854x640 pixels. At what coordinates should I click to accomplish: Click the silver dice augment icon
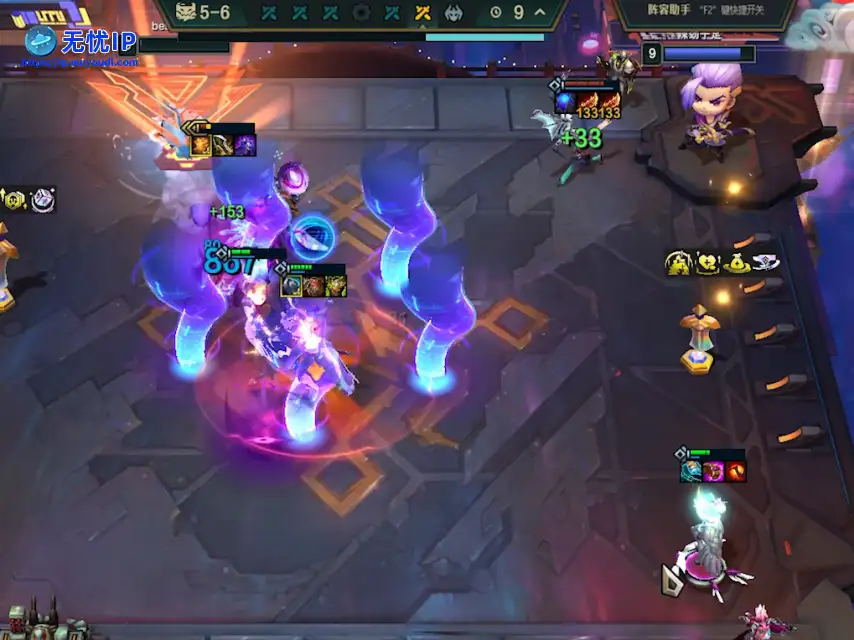tap(43, 200)
